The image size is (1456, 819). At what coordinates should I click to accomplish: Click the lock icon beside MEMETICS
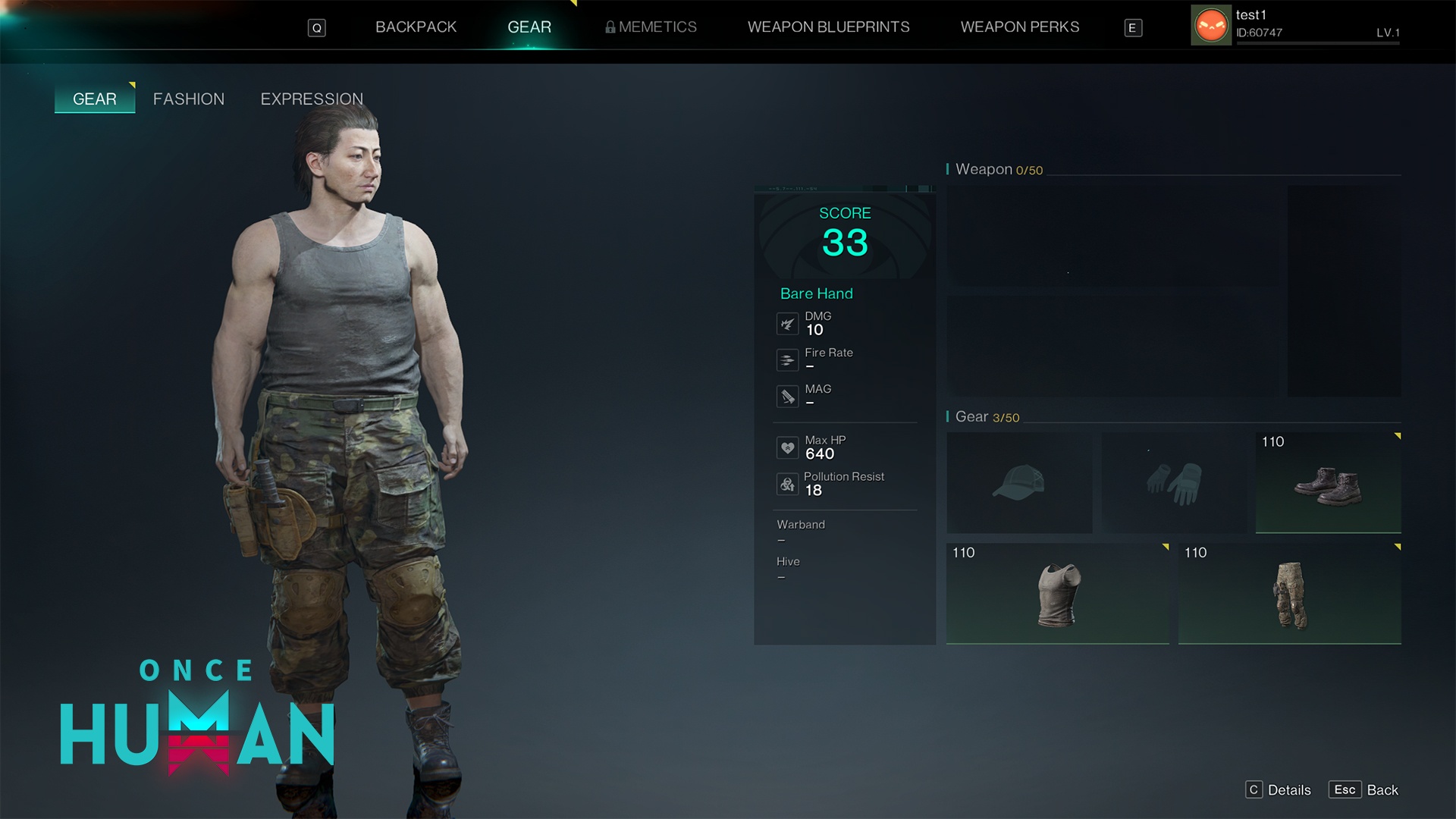click(609, 27)
